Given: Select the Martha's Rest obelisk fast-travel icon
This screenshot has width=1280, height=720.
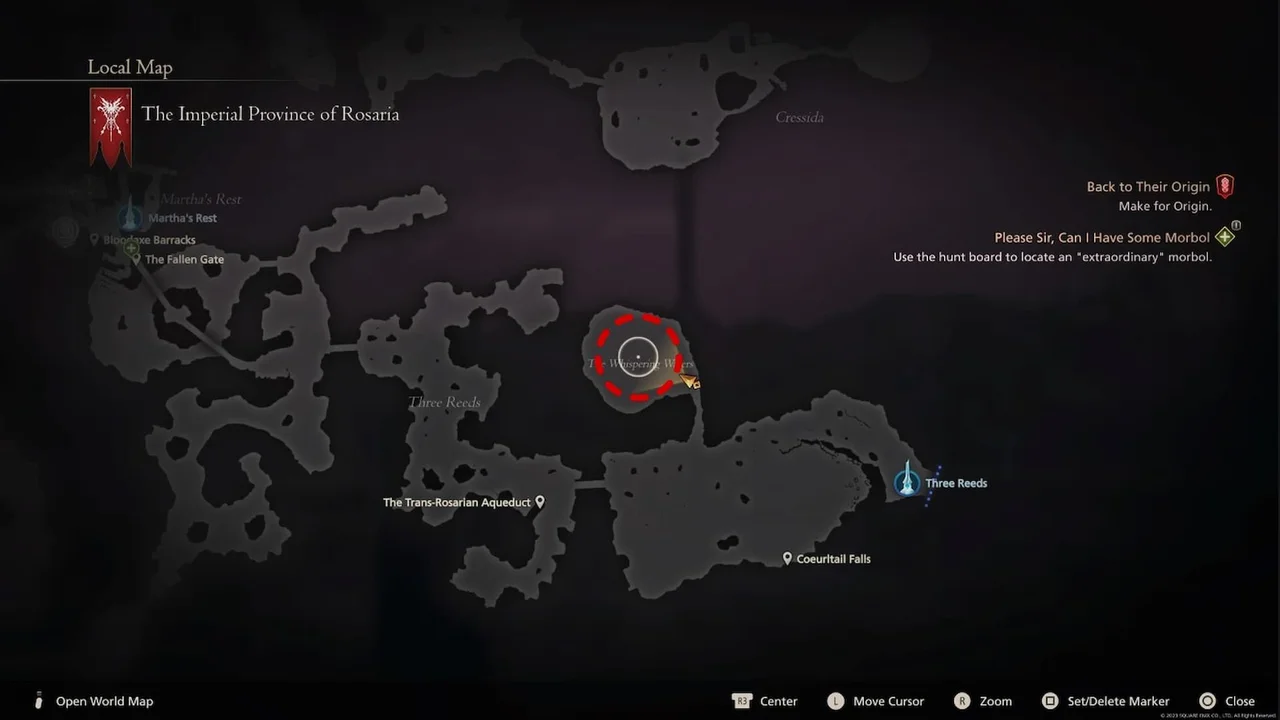Looking at the screenshot, I should [x=129, y=215].
